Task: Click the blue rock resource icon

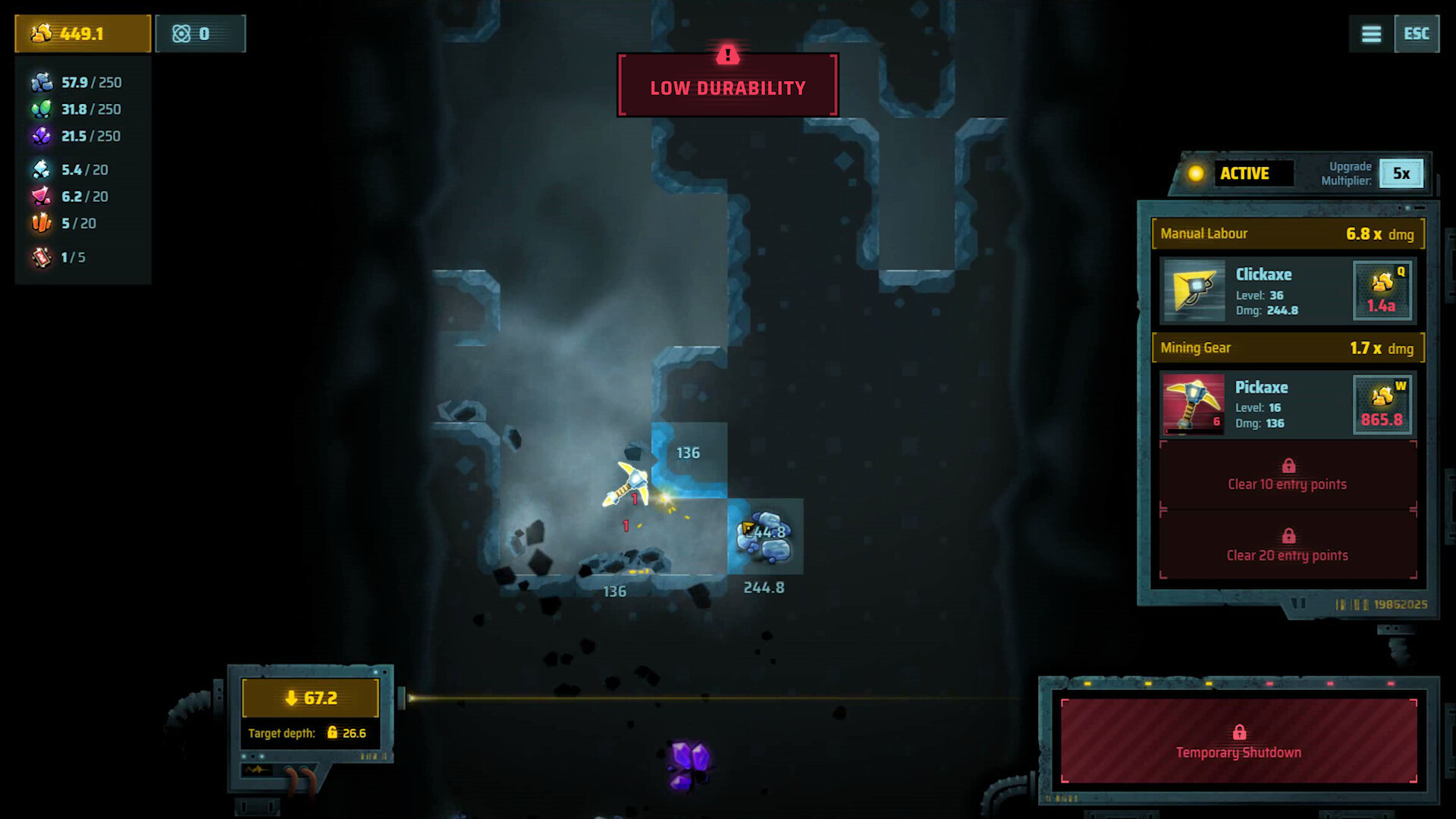Action: (x=42, y=82)
